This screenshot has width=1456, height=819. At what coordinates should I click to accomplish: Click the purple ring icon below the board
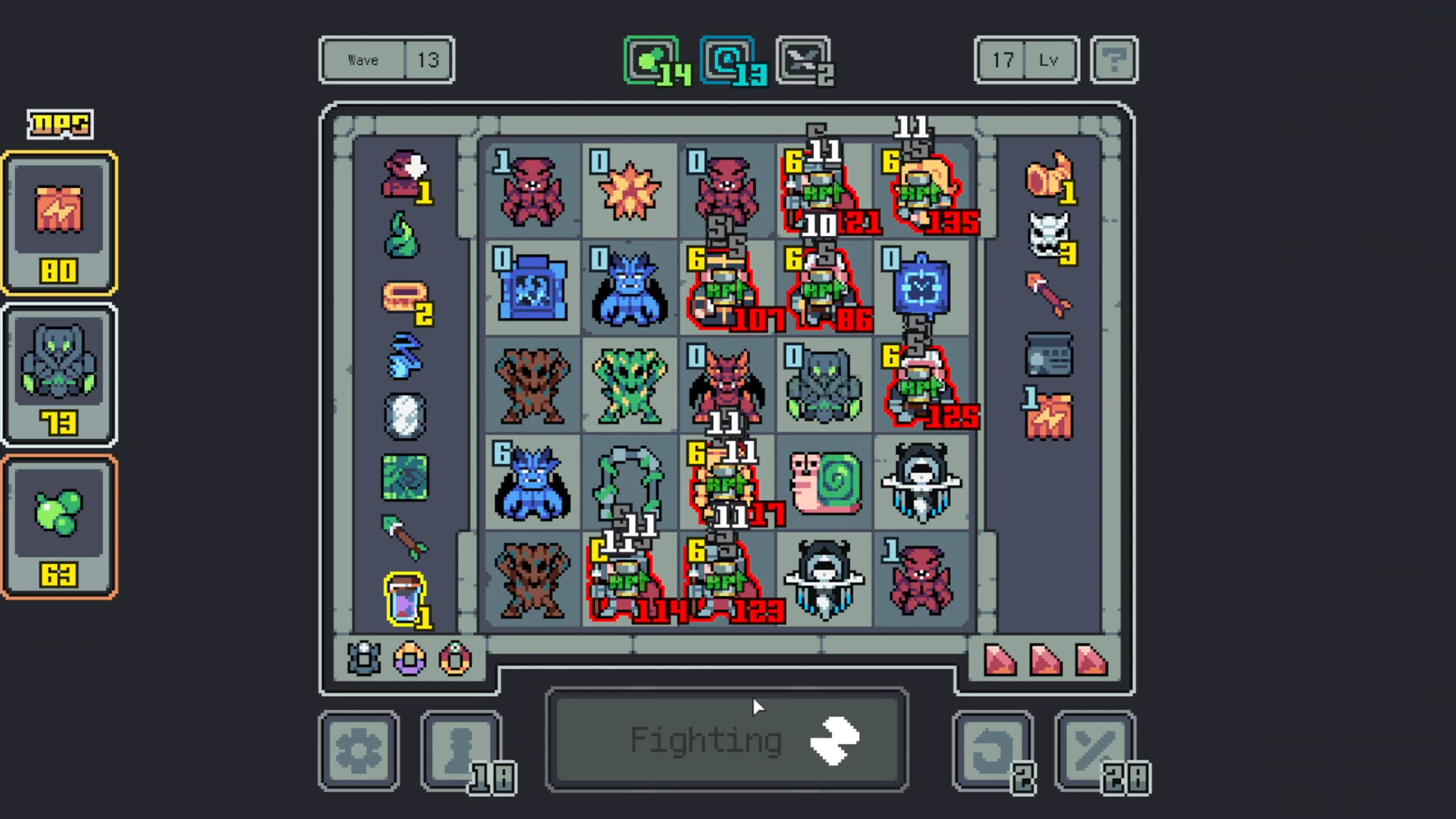[408, 659]
